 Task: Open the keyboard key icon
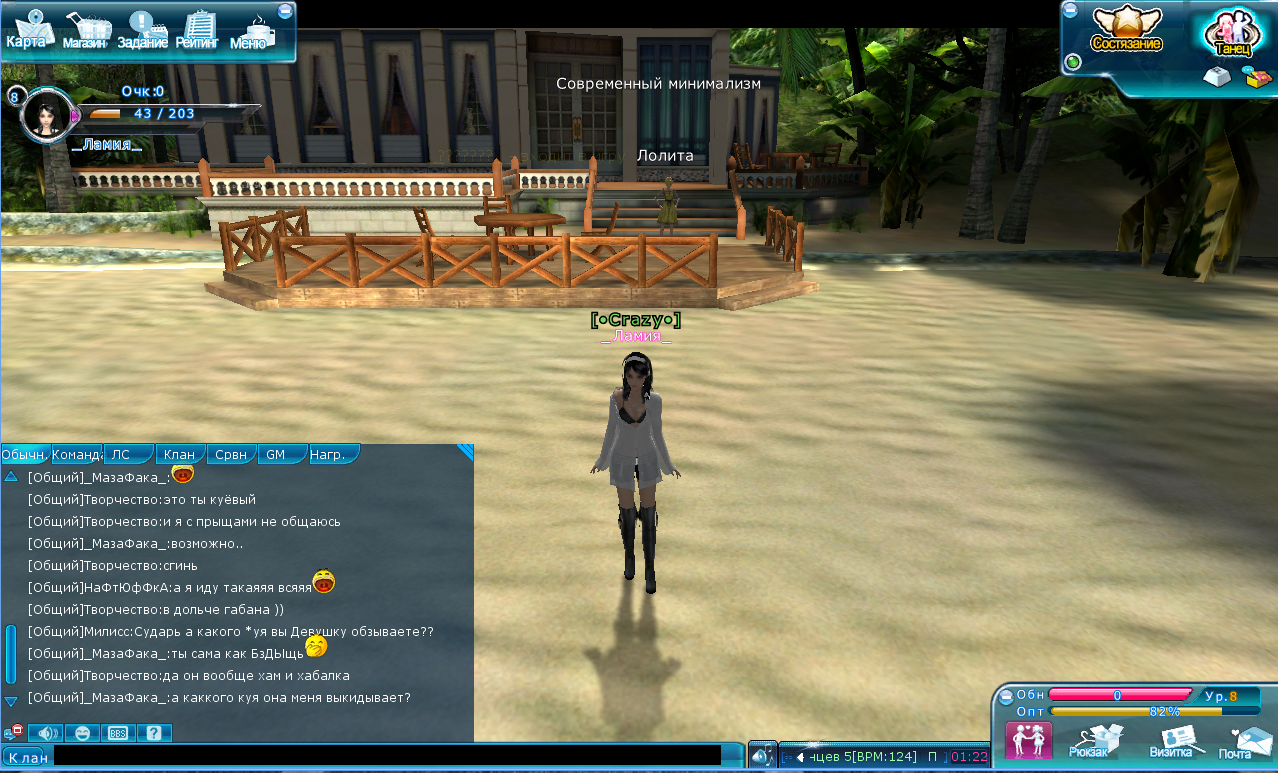[x=1216, y=77]
